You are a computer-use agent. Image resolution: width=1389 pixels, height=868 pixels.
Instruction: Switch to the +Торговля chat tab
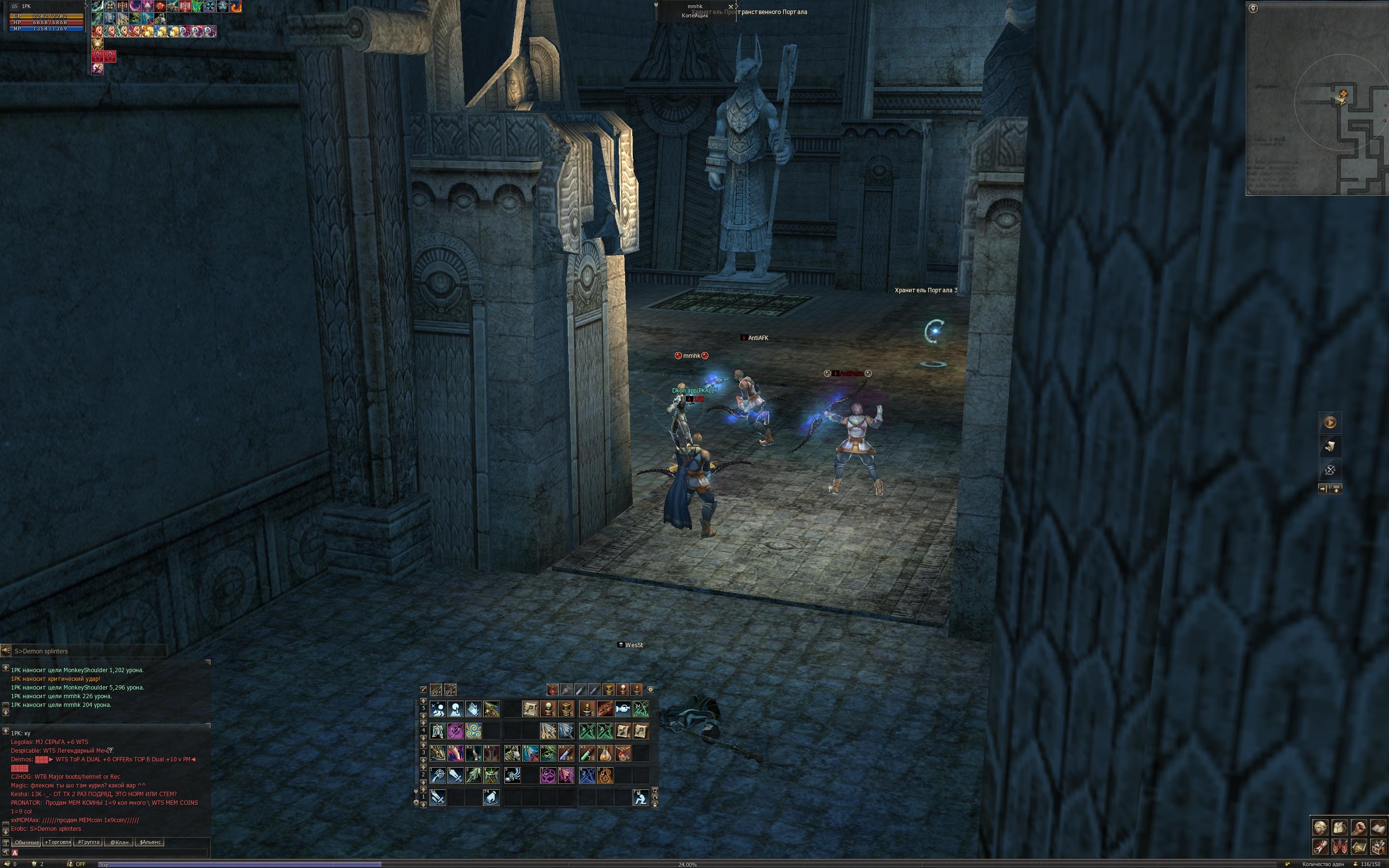(57, 842)
